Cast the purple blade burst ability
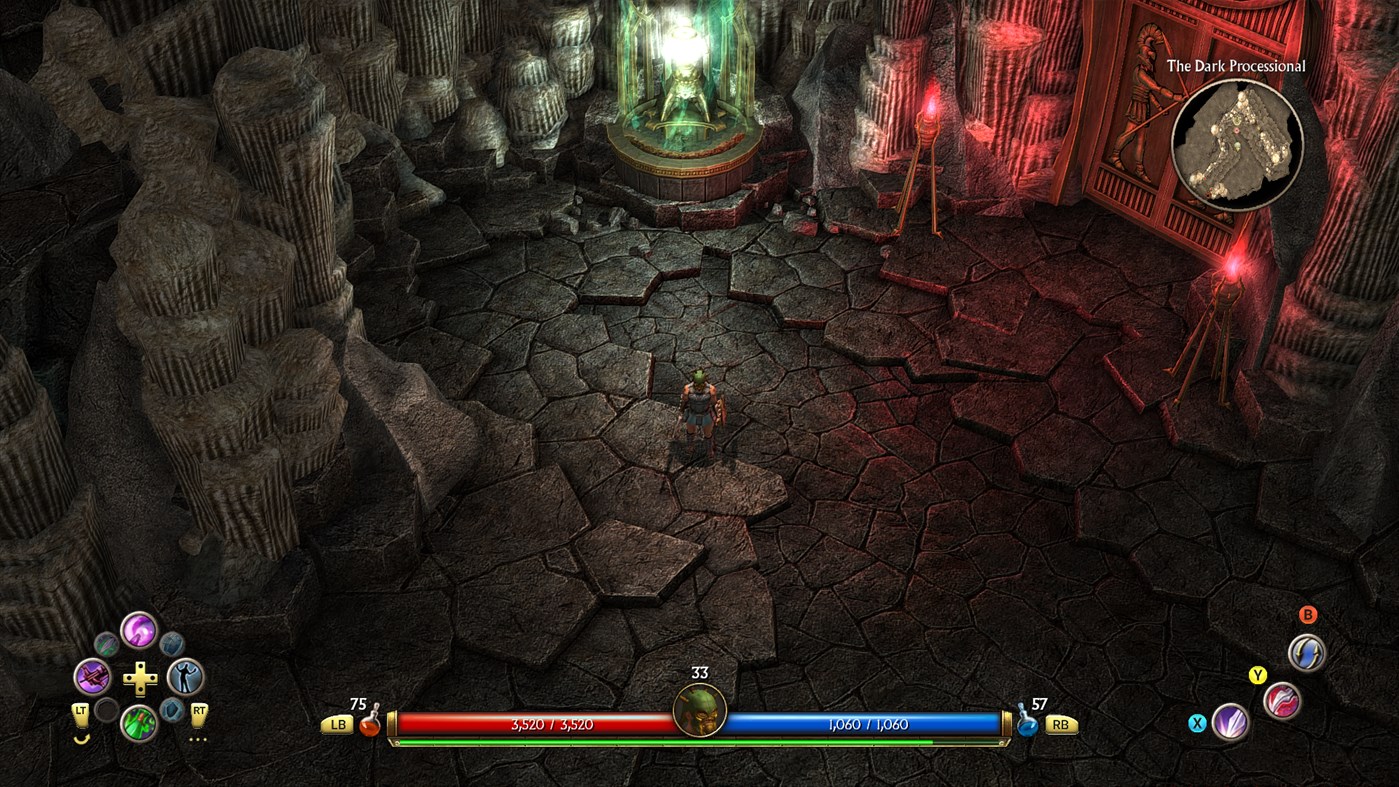The image size is (1399, 787). [x=1231, y=721]
